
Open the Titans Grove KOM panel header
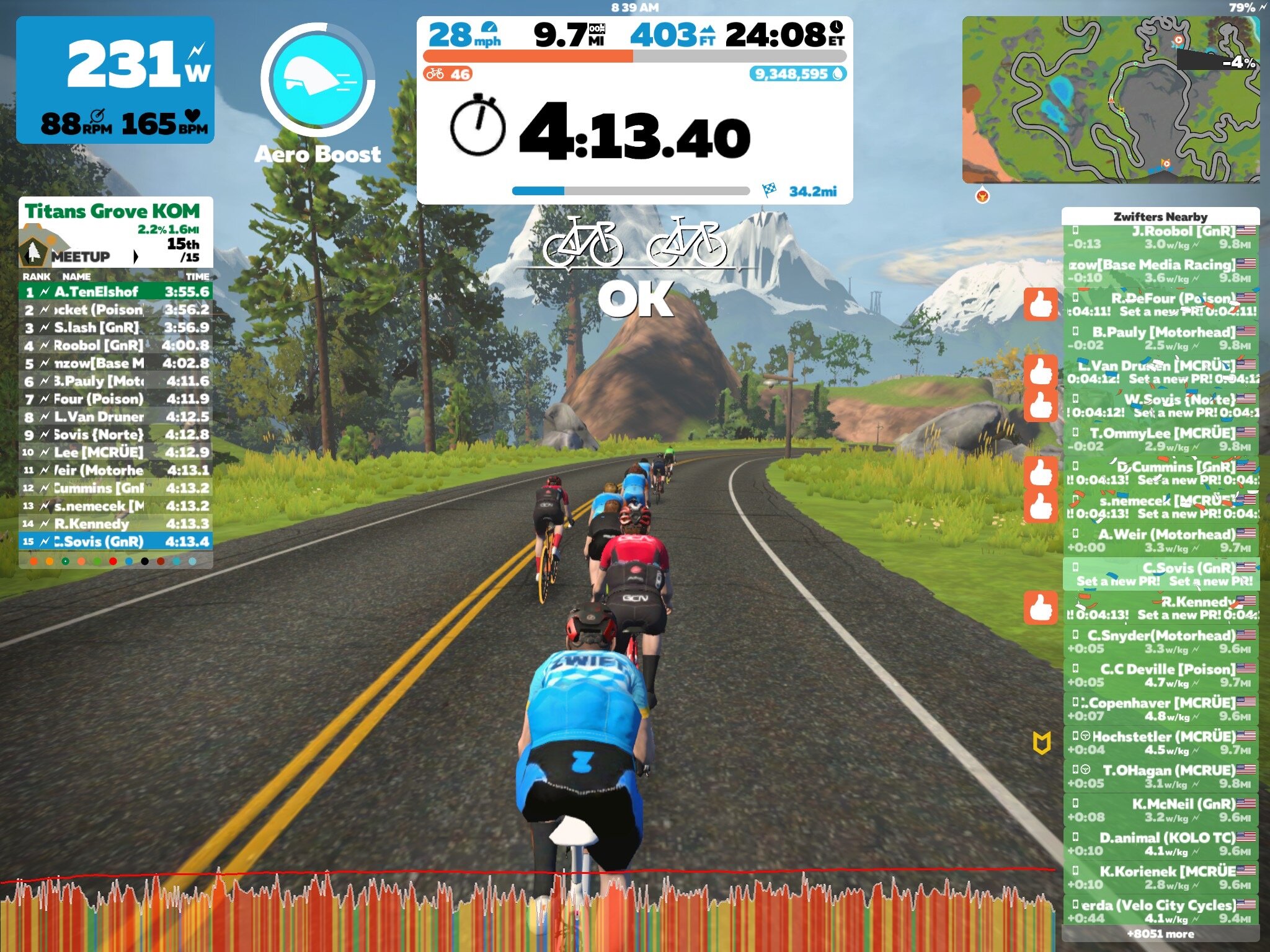pos(113,211)
